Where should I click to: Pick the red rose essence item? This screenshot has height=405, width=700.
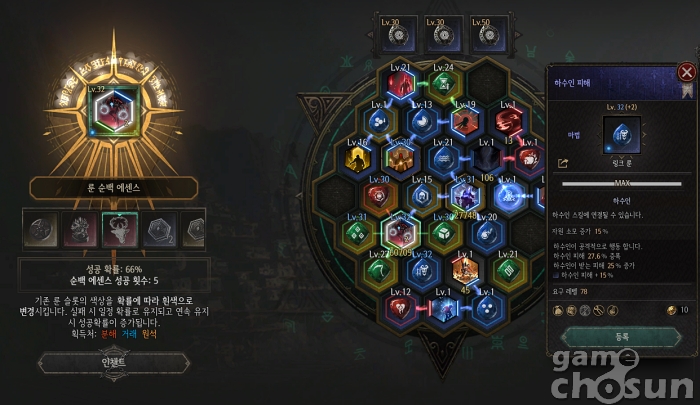[80, 229]
